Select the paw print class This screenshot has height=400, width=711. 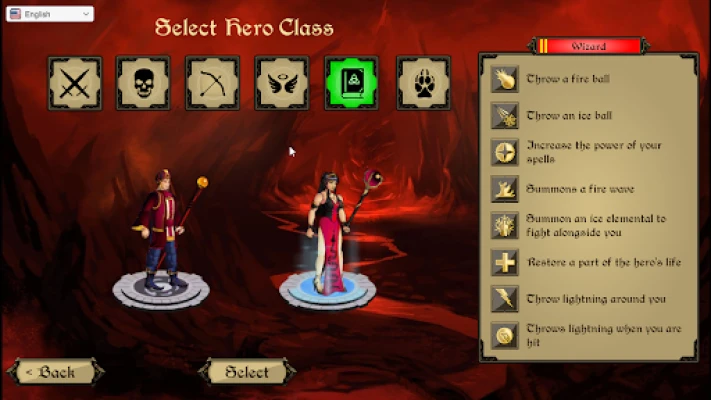tap(422, 82)
